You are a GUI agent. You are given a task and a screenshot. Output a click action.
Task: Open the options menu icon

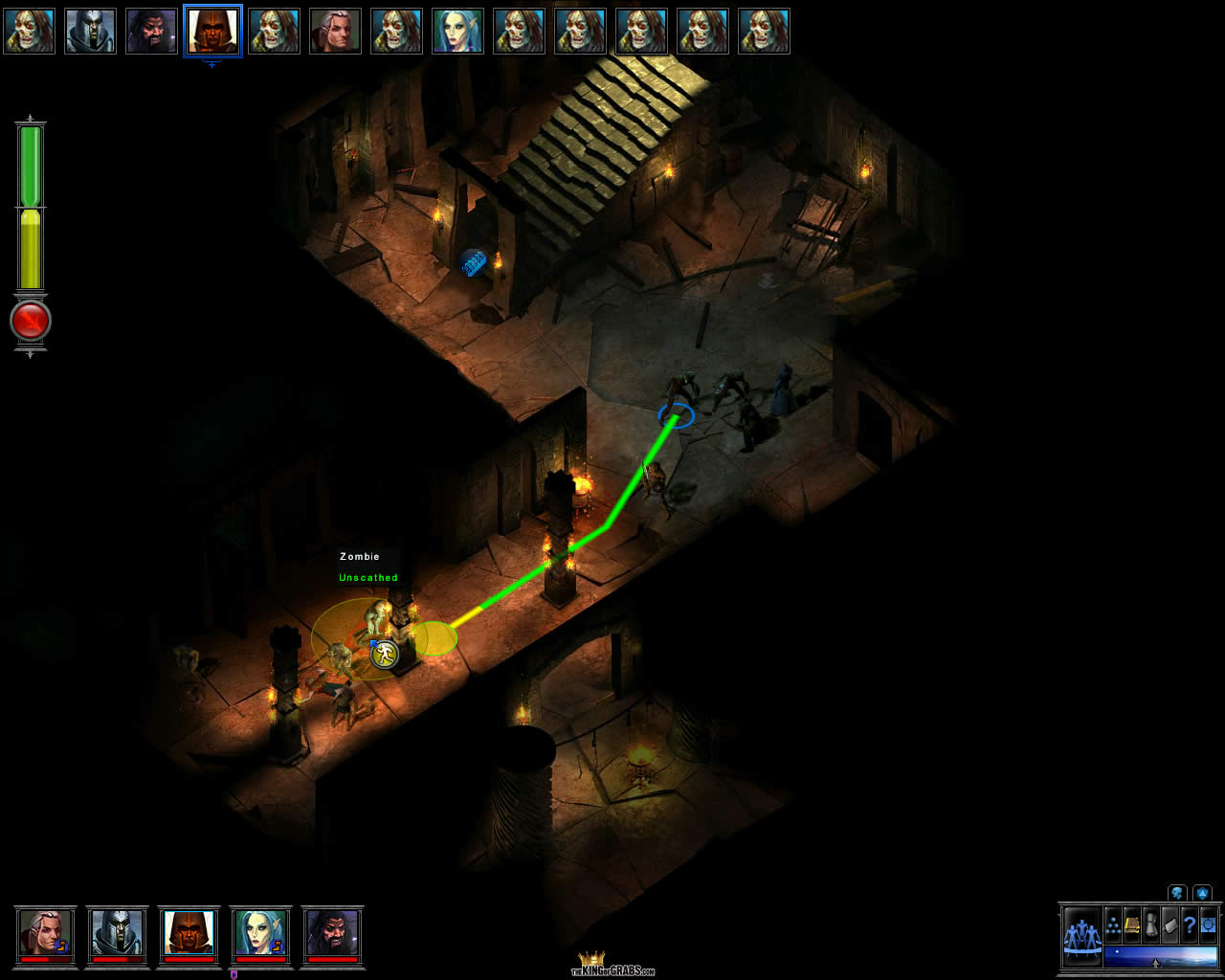coord(1209,925)
